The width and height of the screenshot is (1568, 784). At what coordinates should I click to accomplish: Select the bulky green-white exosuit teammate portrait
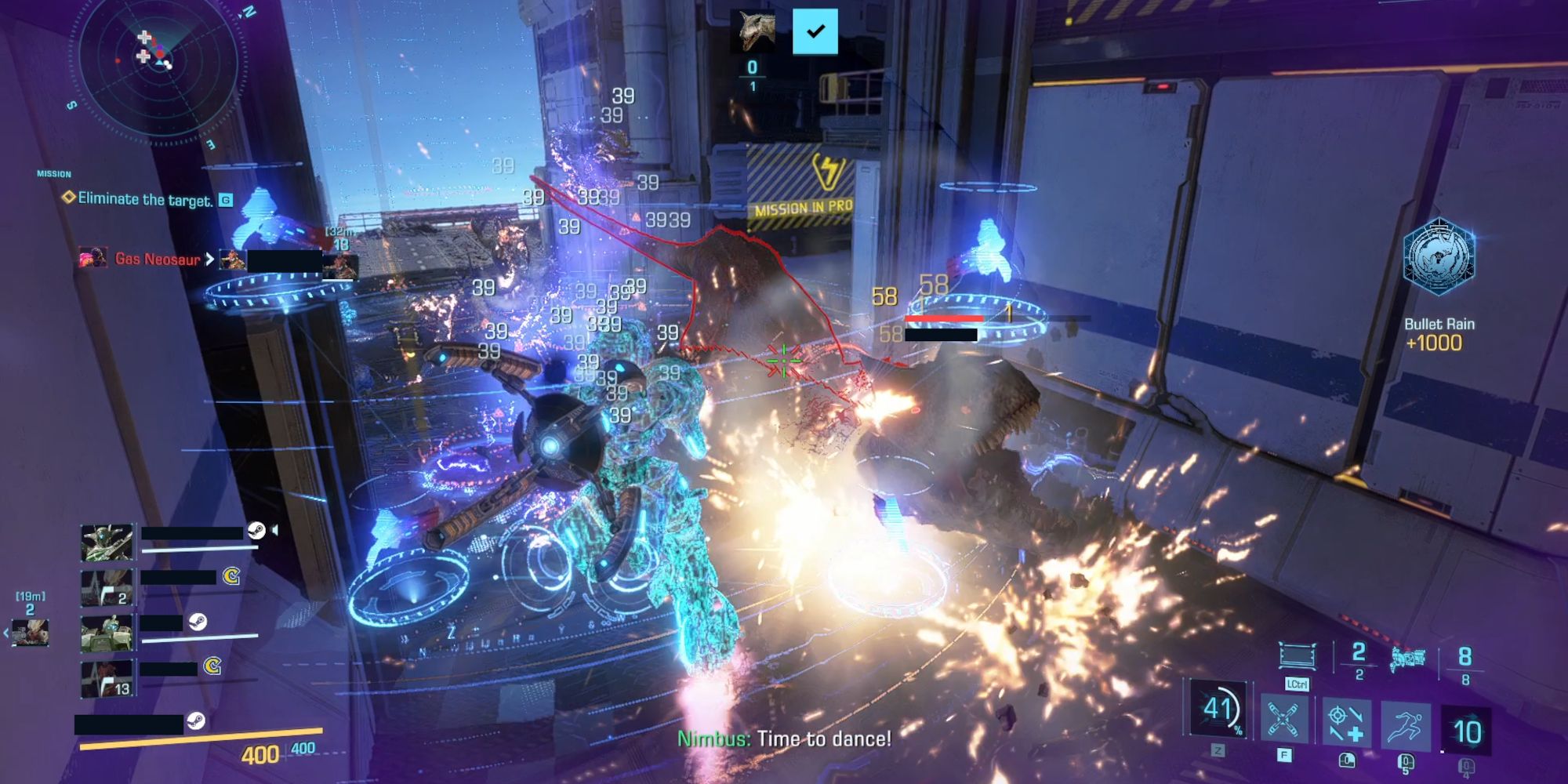click(x=107, y=633)
